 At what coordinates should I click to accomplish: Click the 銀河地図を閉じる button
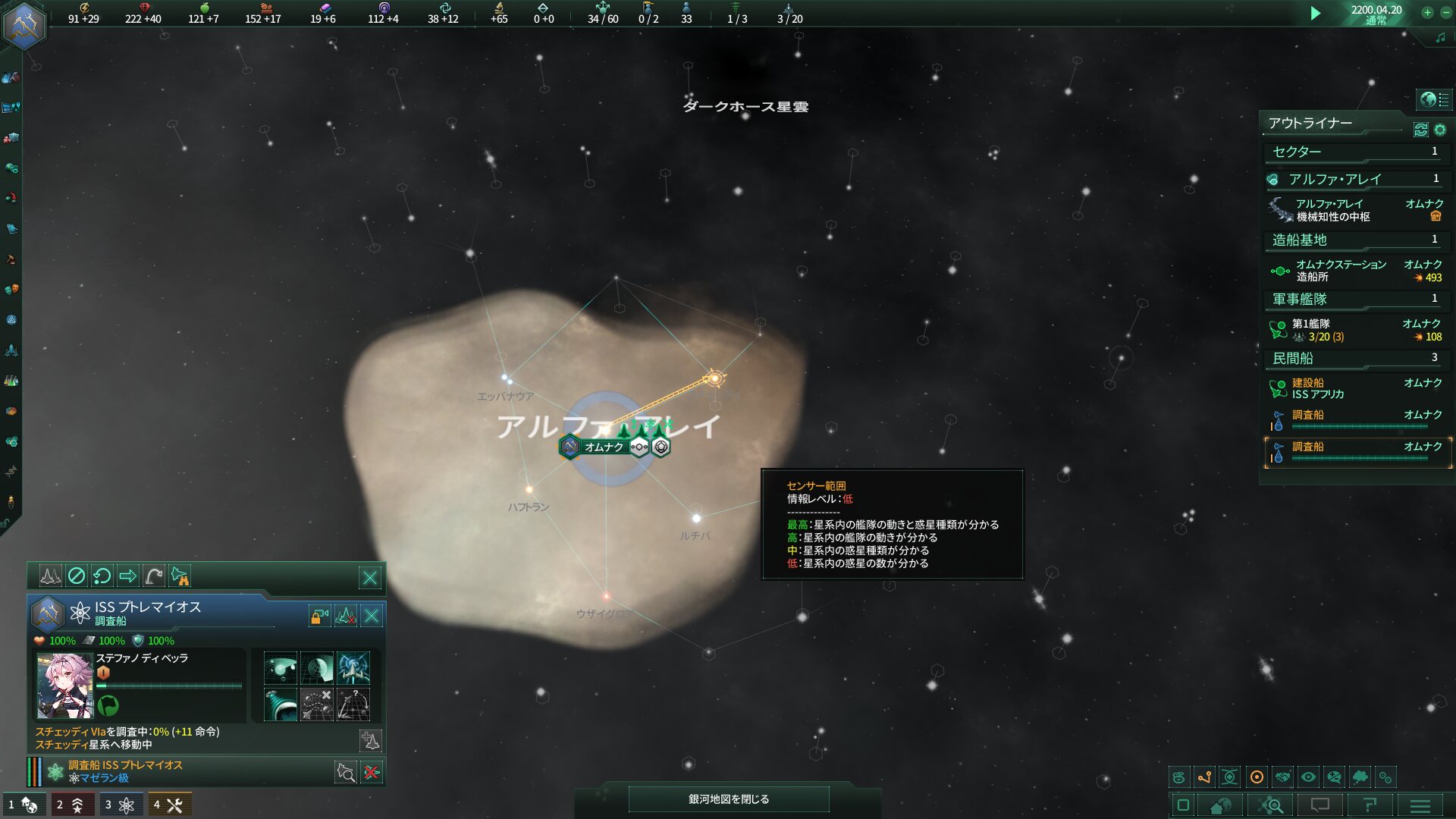[x=728, y=799]
